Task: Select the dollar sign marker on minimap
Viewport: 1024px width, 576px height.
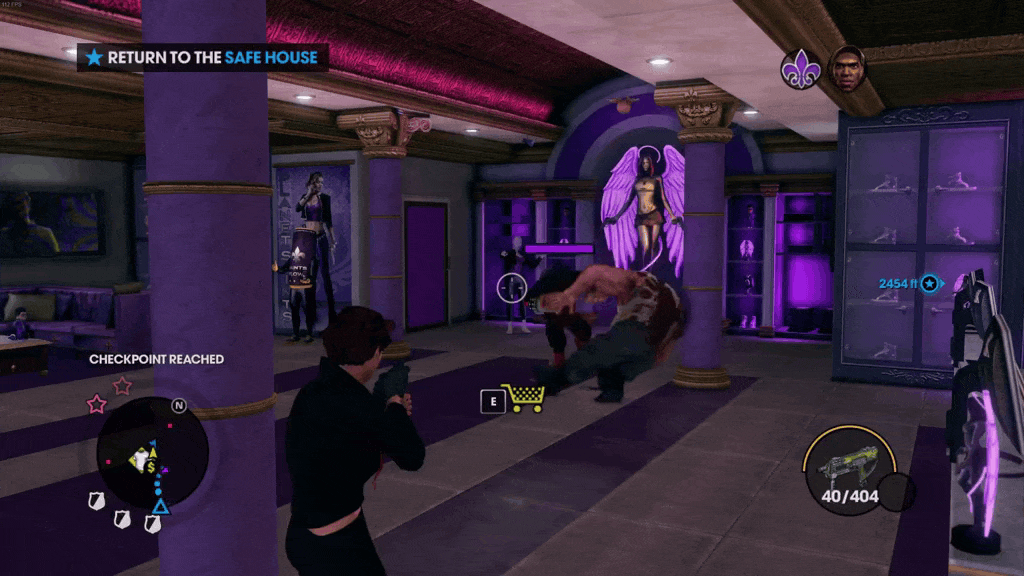Action: click(149, 467)
